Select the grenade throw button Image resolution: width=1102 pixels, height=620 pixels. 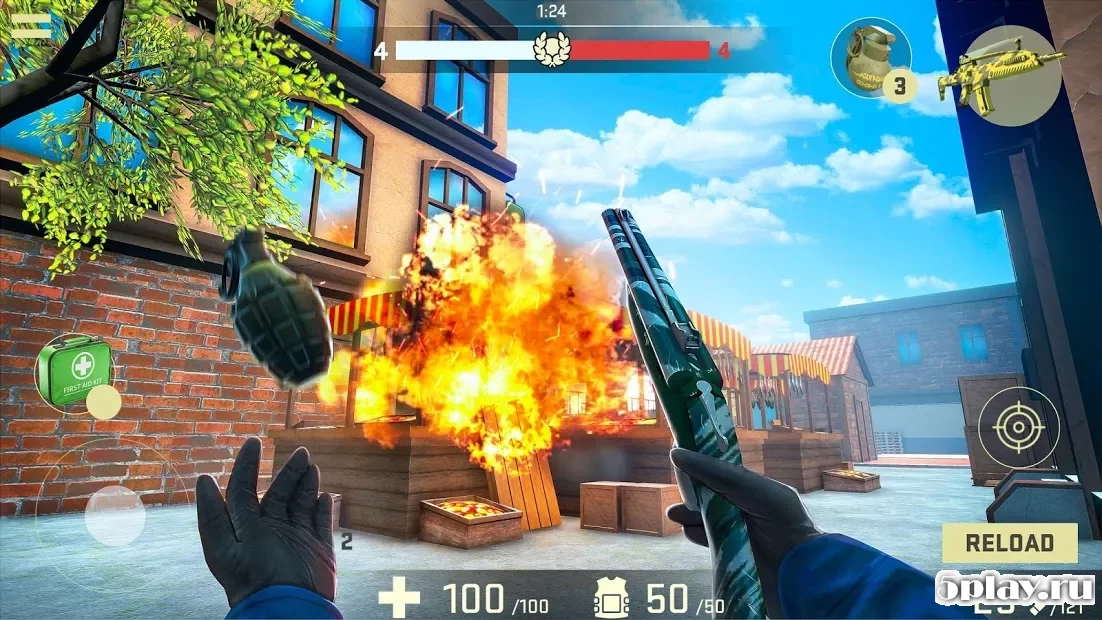point(870,58)
